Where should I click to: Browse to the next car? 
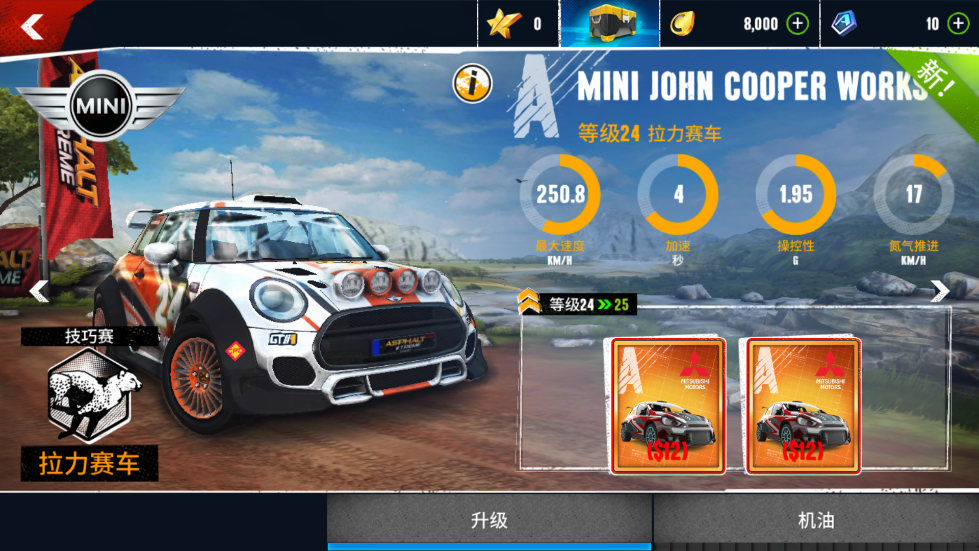[940, 291]
